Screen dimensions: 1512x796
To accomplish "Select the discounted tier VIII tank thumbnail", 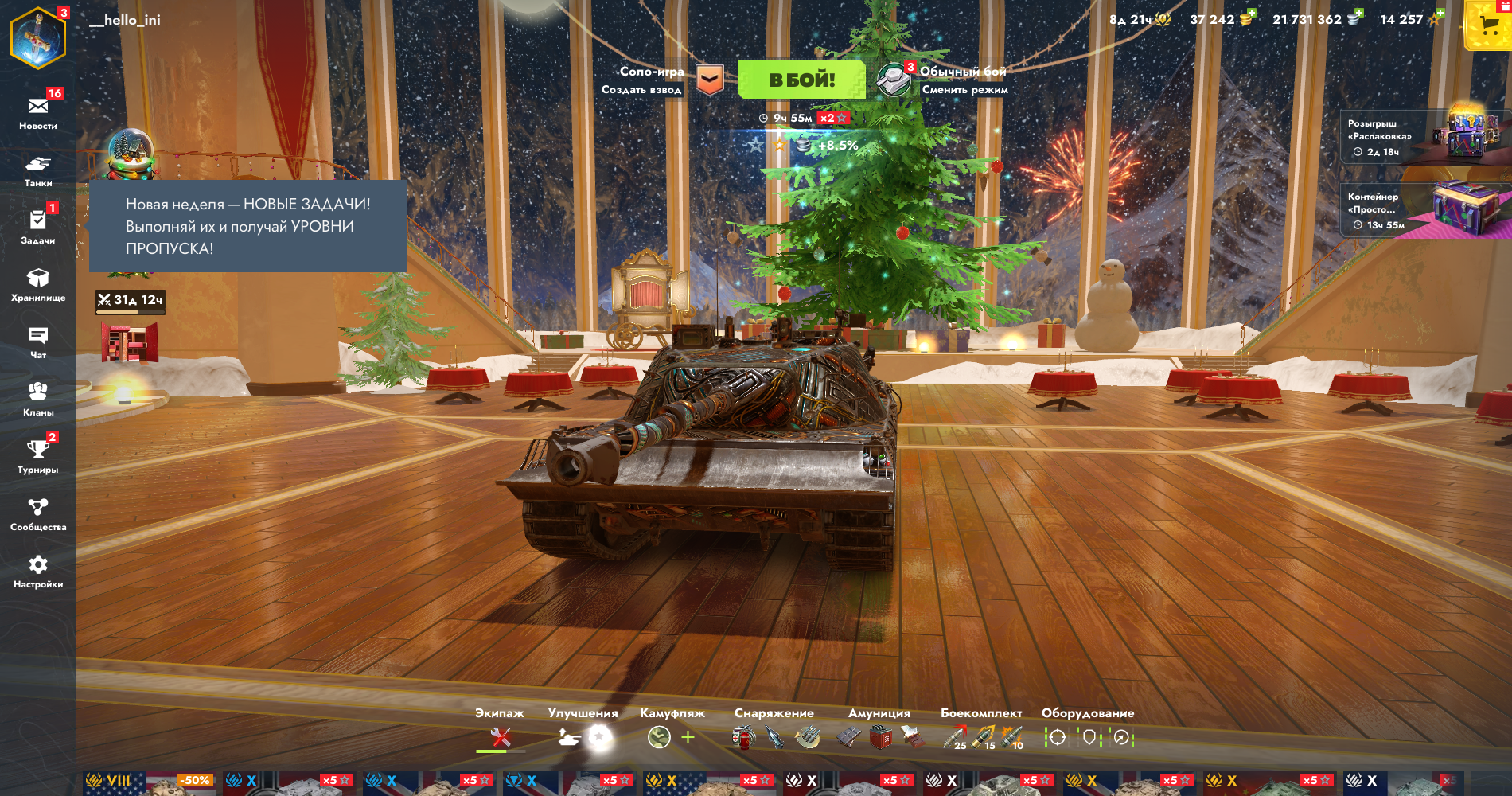I will tap(151, 783).
